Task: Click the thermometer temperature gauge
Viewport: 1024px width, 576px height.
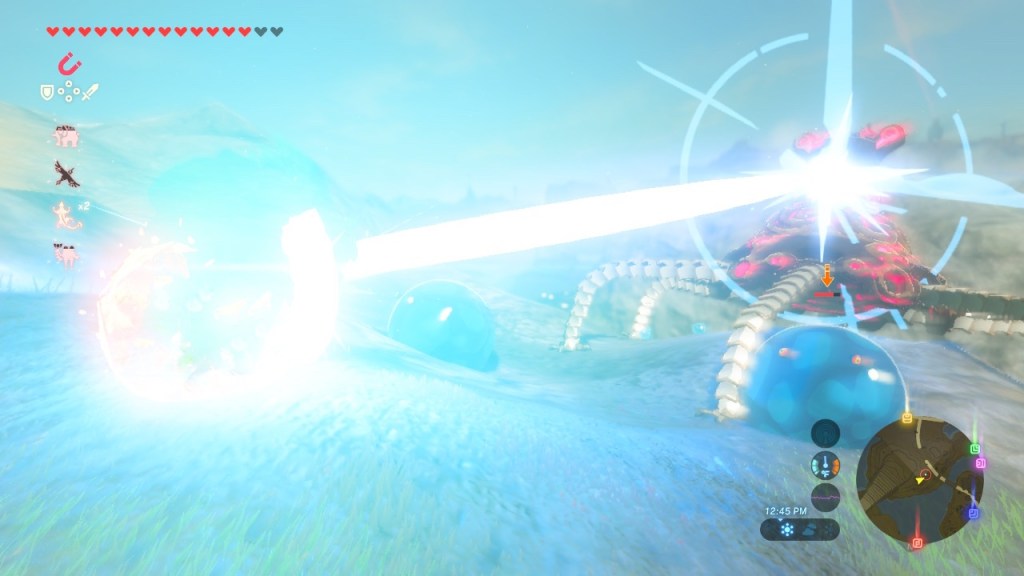Action: (825, 465)
